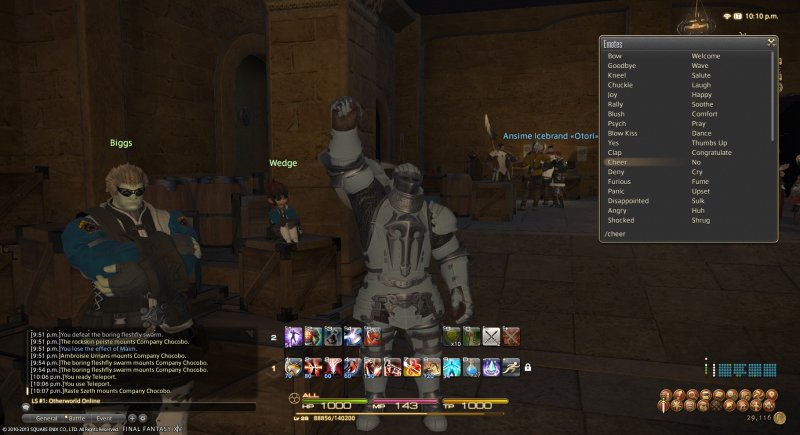Switch to the General chat tab
The image size is (800, 435).
[x=46, y=417]
